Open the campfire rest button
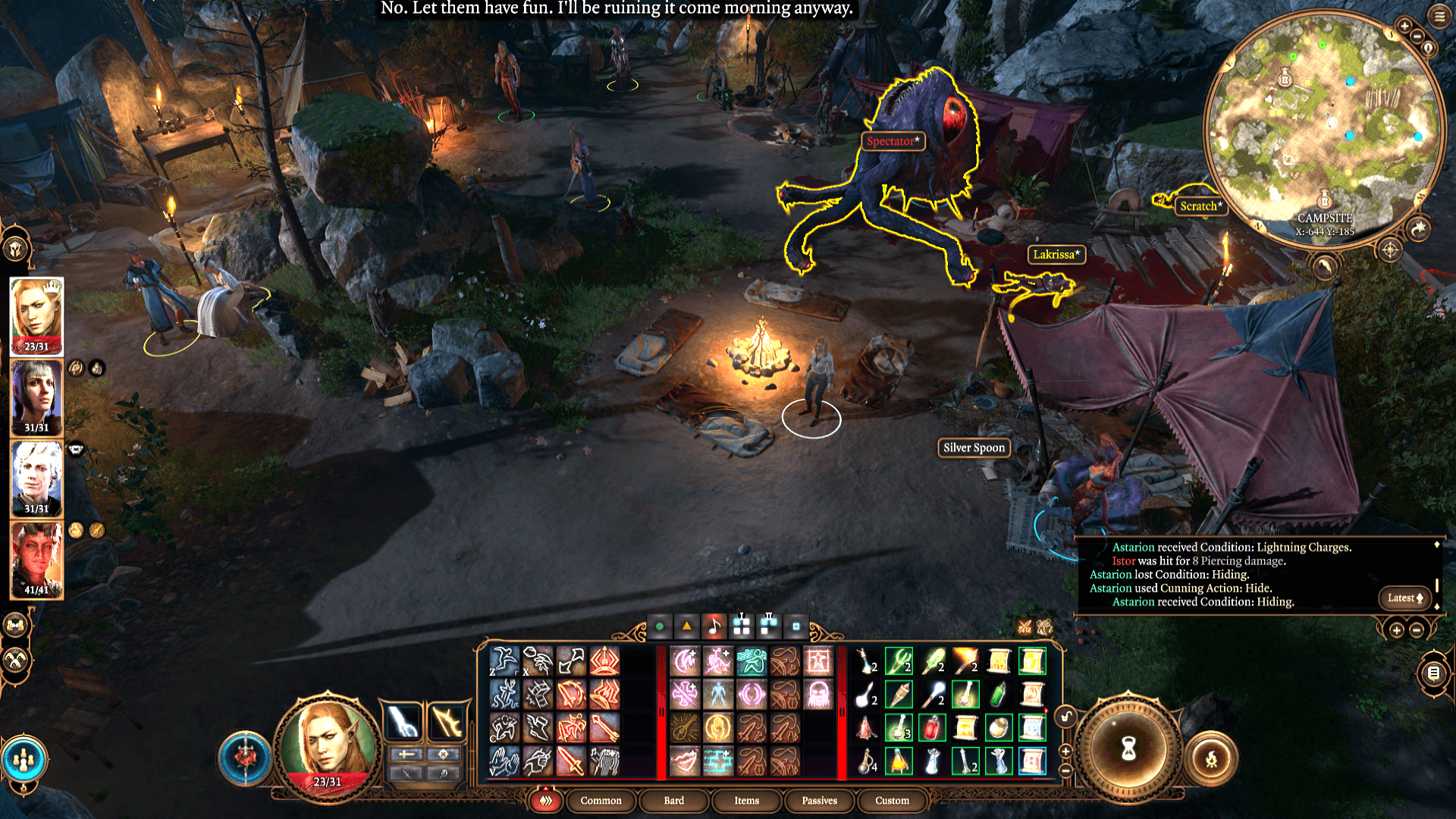The image size is (1456, 819). [x=1211, y=758]
